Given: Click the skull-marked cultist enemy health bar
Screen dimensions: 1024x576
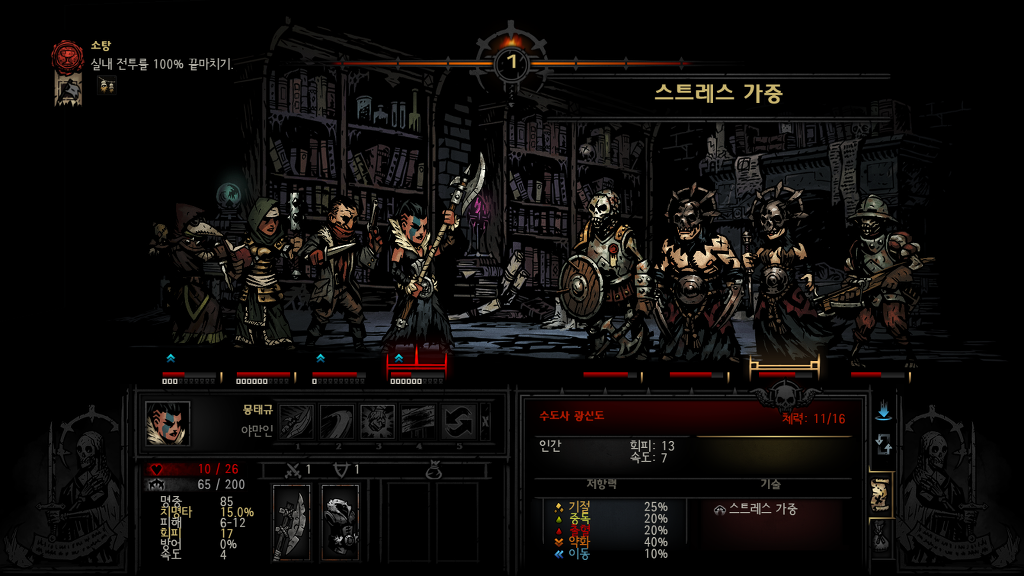Looking at the screenshot, I should [784, 373].
